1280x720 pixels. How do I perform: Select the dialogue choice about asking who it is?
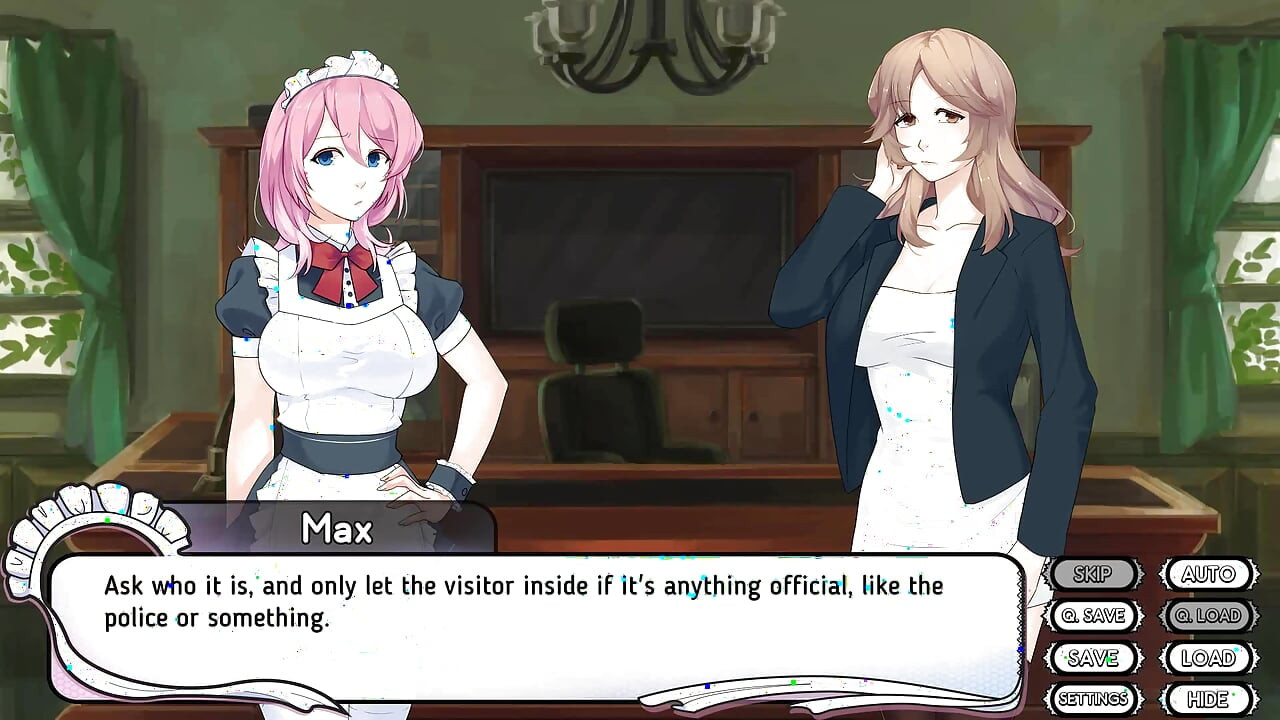coord(520,600)
